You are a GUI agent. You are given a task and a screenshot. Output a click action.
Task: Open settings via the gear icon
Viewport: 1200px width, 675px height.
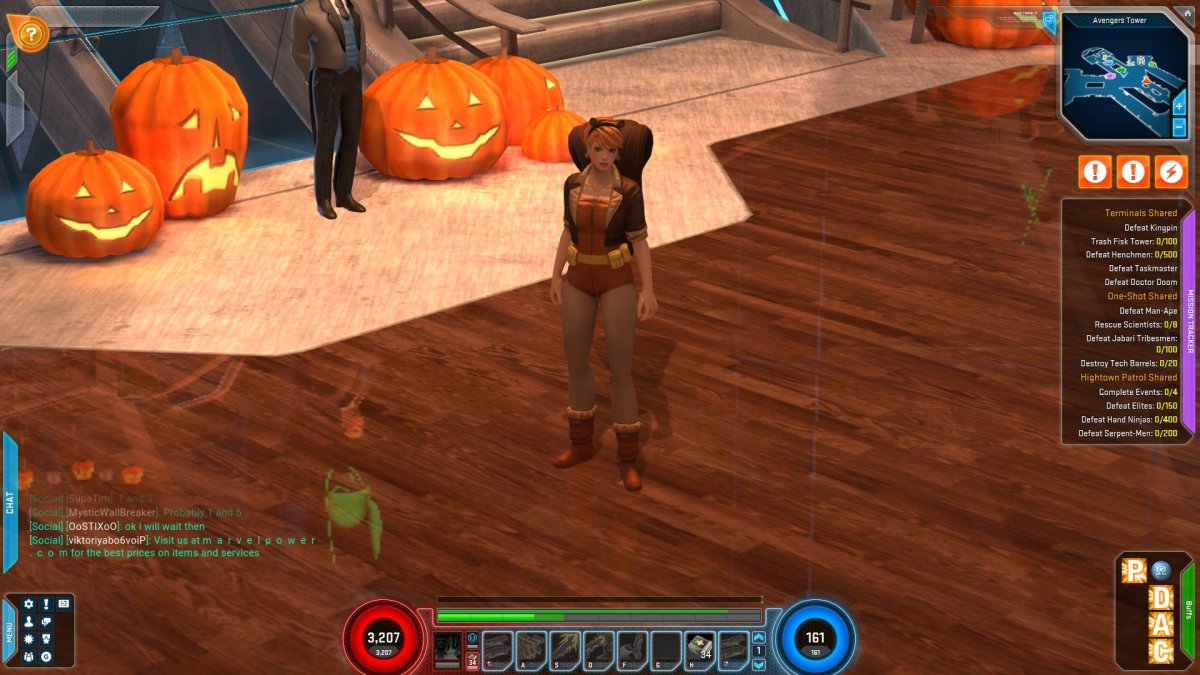(29, 605)
